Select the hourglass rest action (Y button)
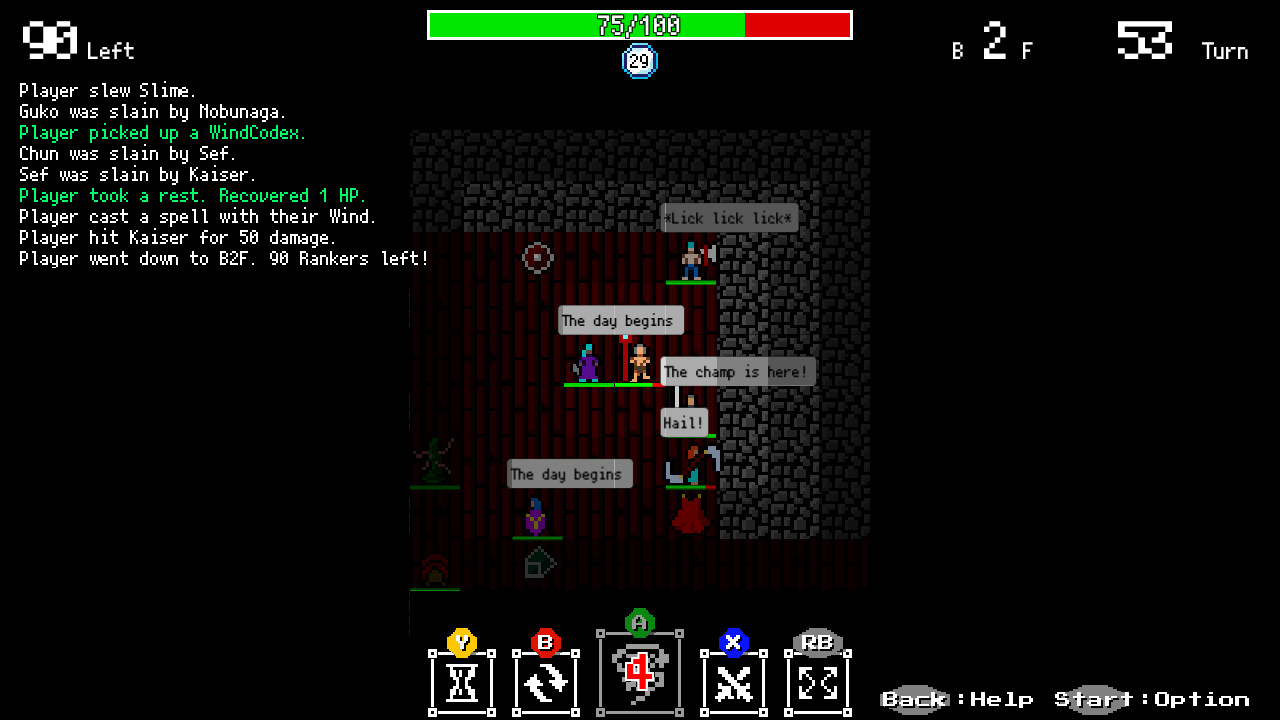The image size is (1280, 720). tap(461, 683)
